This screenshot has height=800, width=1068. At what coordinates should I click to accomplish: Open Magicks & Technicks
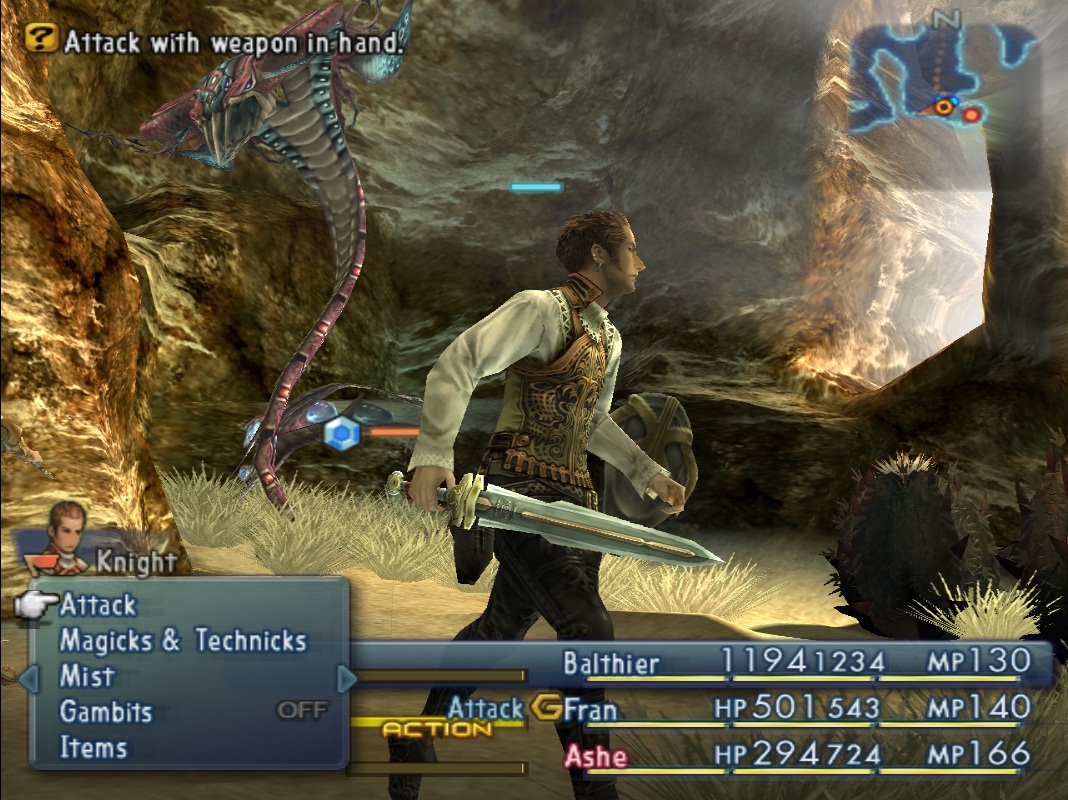pos(183,641)
